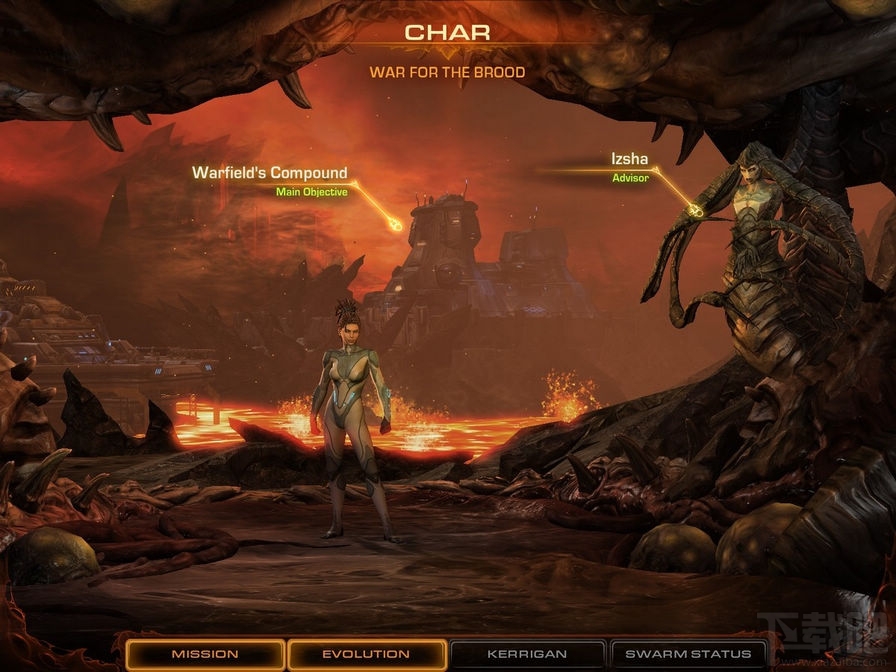Open the Evolution panel

point(366,654)
